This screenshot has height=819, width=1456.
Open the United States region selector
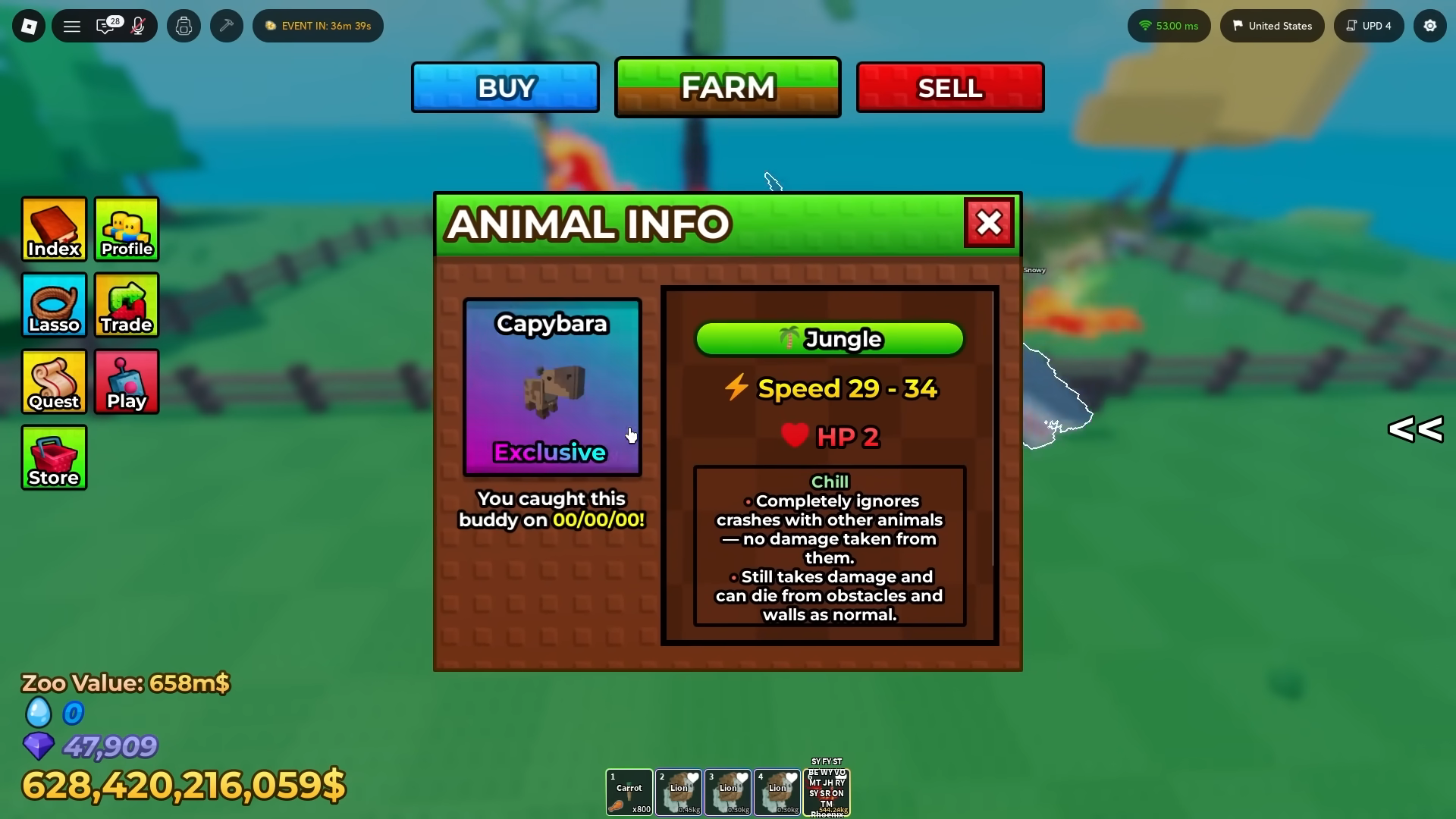click(x=1272, y=25)
